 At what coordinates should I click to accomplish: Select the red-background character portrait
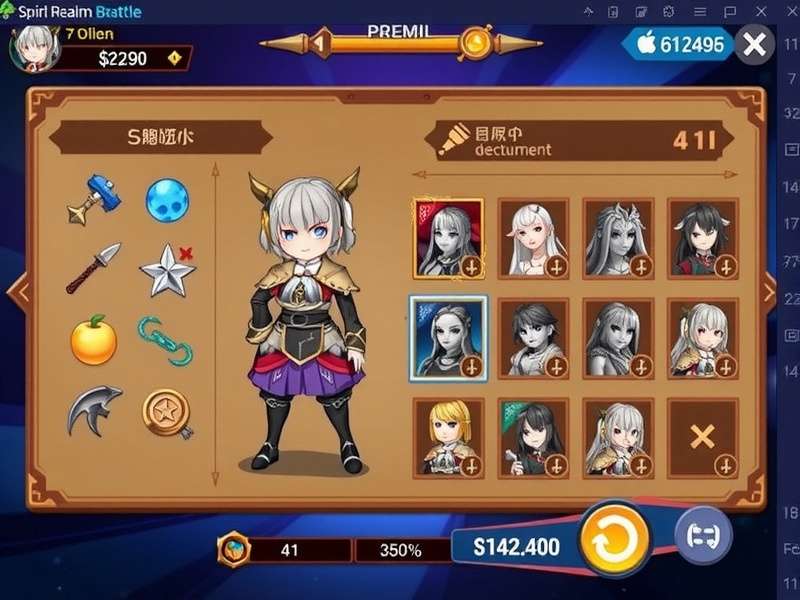[x=447, y=237]
